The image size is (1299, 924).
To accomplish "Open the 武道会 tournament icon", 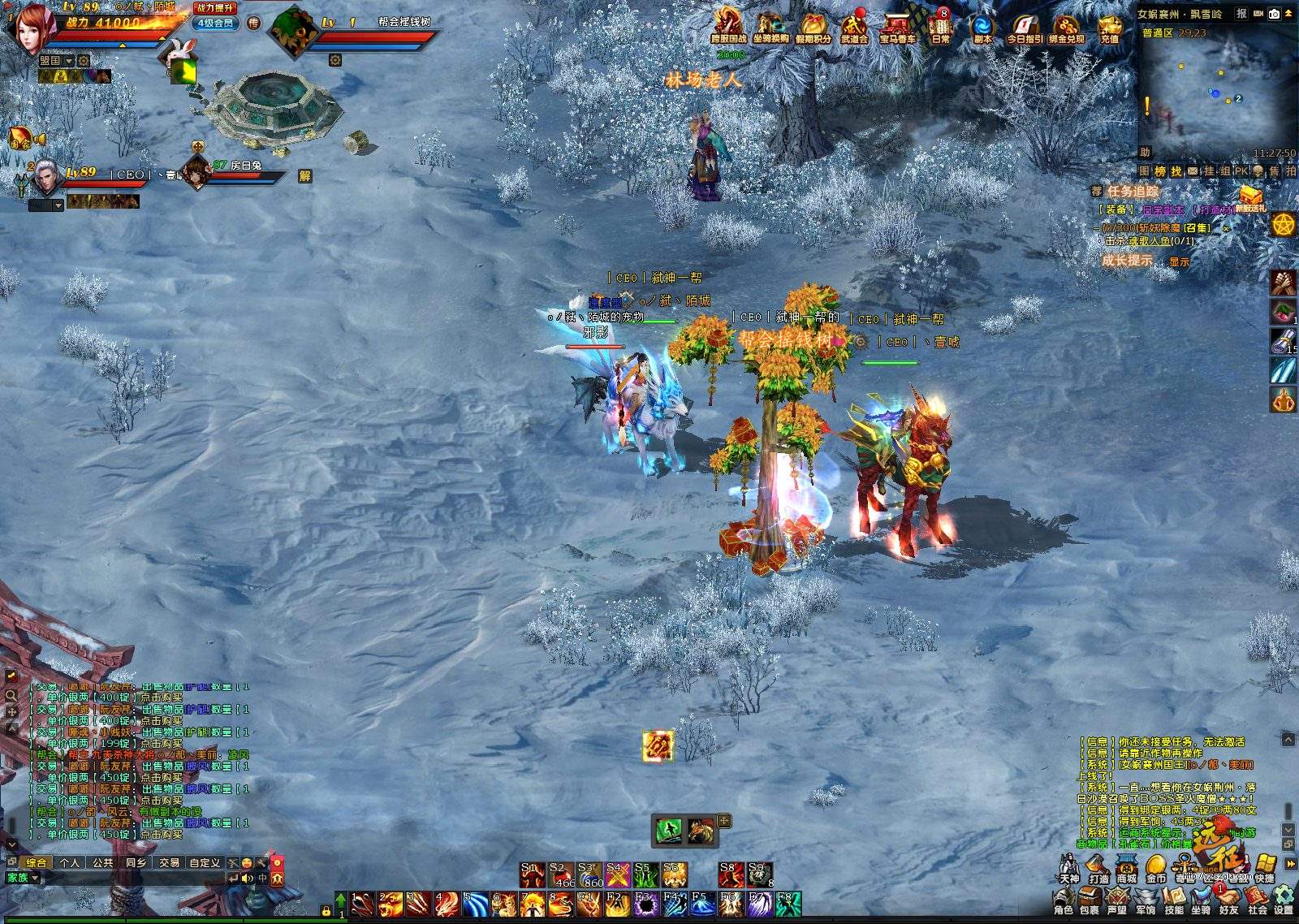I will 854,27.
